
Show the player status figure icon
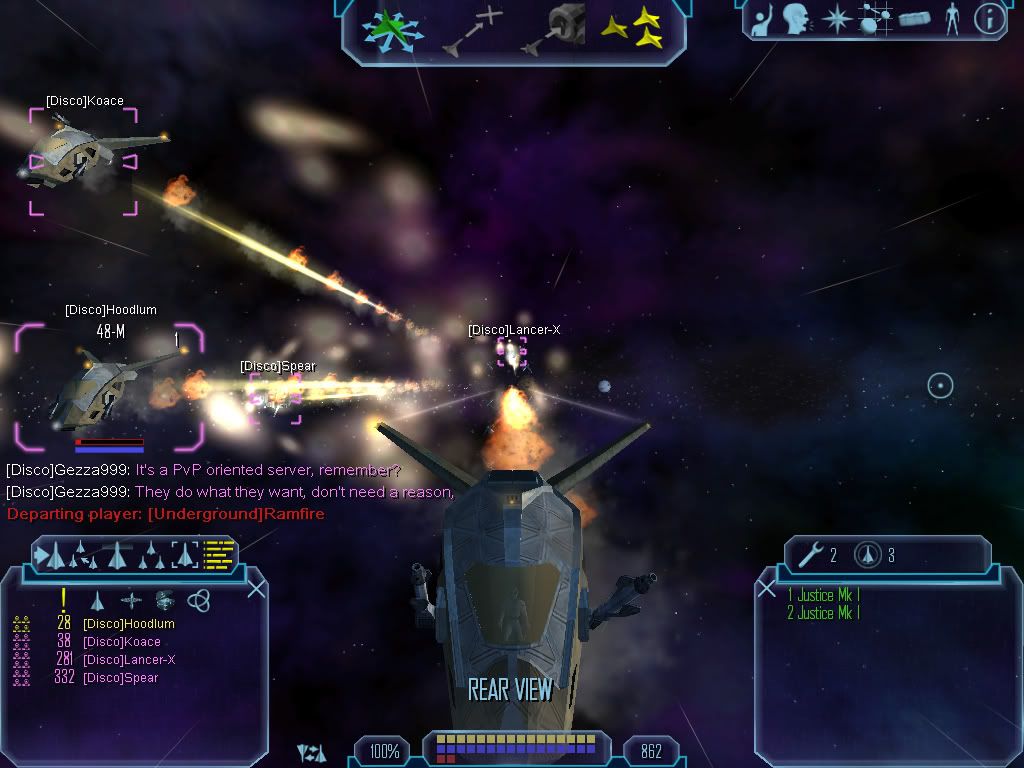tap(952, 19)
